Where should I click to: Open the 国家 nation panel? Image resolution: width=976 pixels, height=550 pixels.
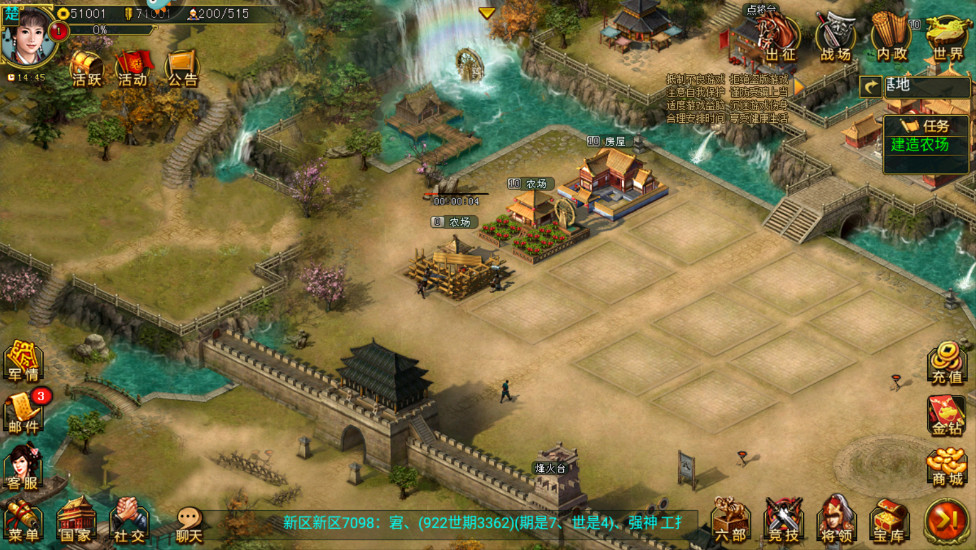(x=76, y=520)
